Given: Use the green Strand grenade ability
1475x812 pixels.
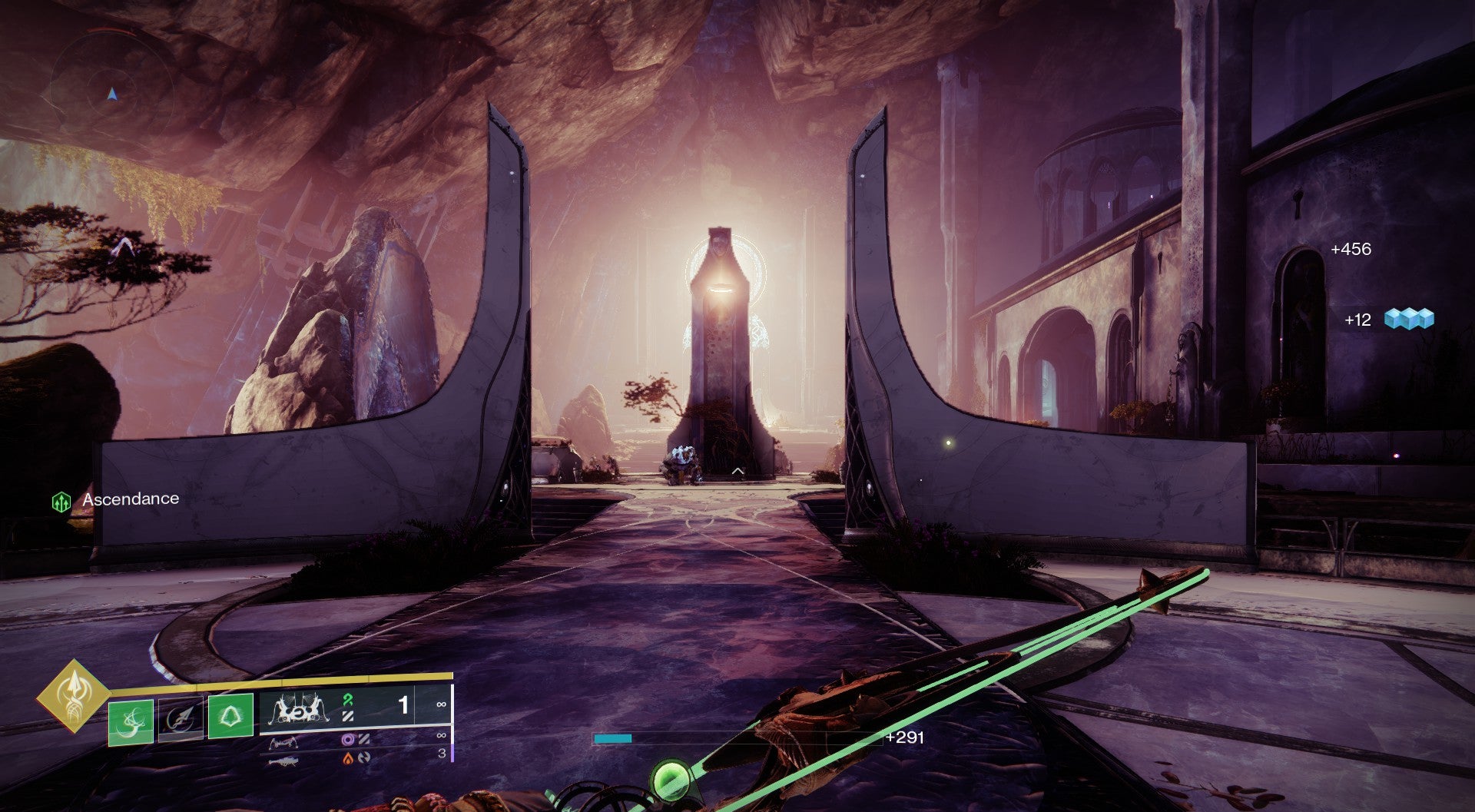Looking at the screenshot, I should [x=131, y=721].
